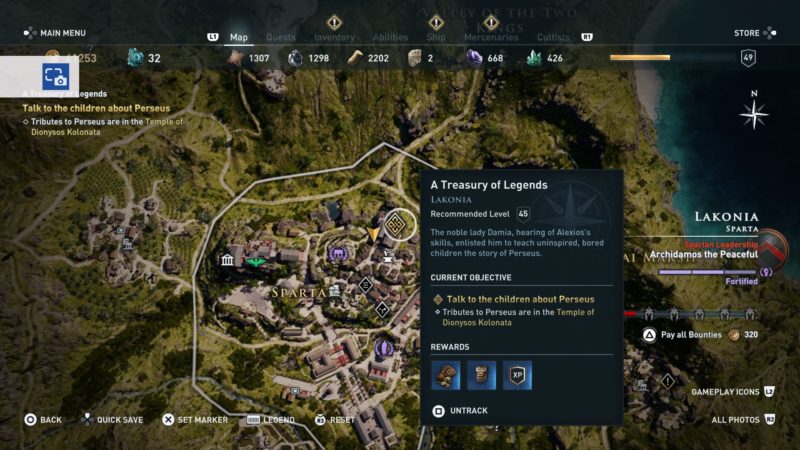This screenshot has height=450, width=800.
Task: Switch to the Quests tab
Action: click(281, 38)
